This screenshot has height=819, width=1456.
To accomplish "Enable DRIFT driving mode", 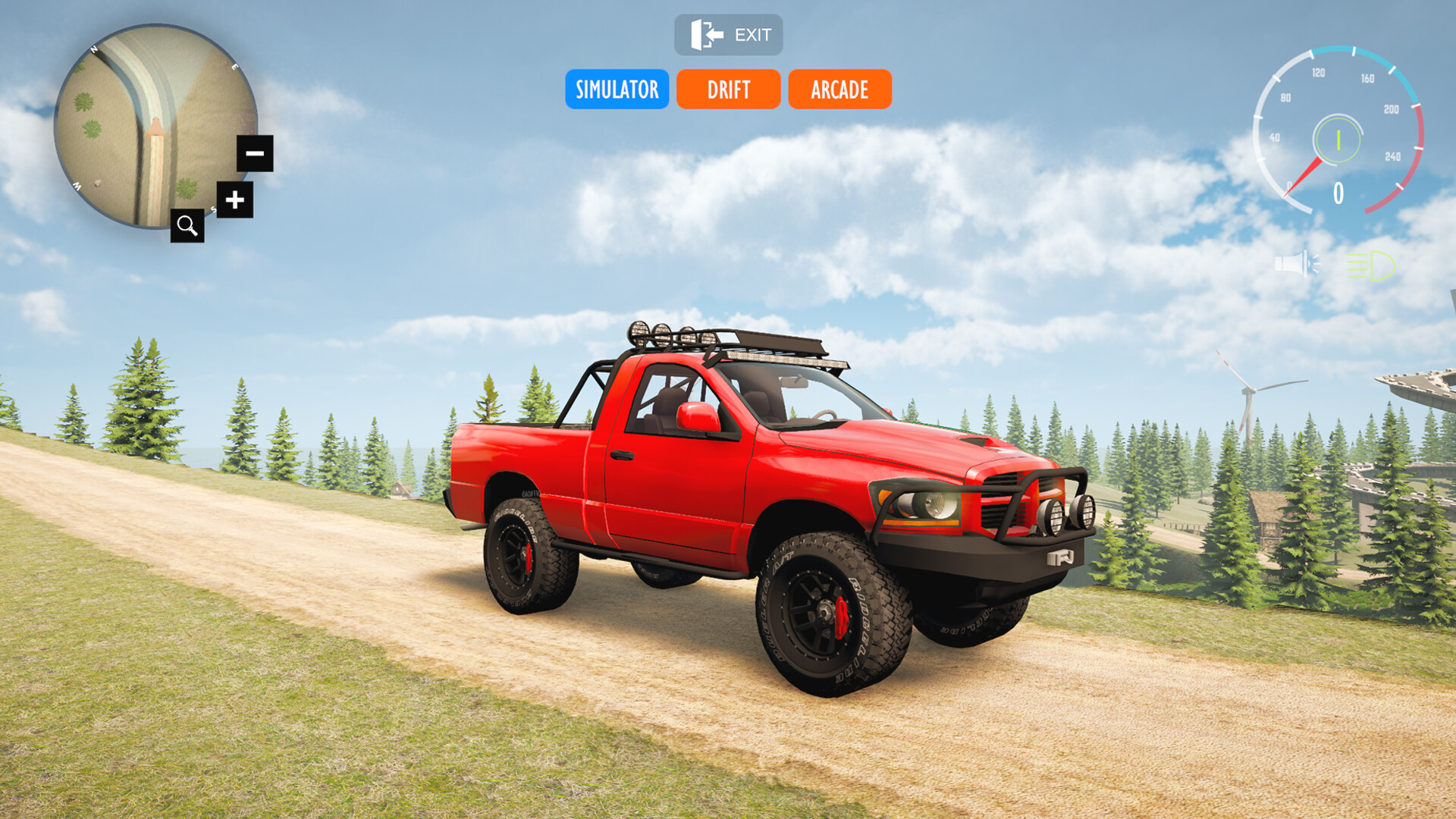I will click(727, 90).
